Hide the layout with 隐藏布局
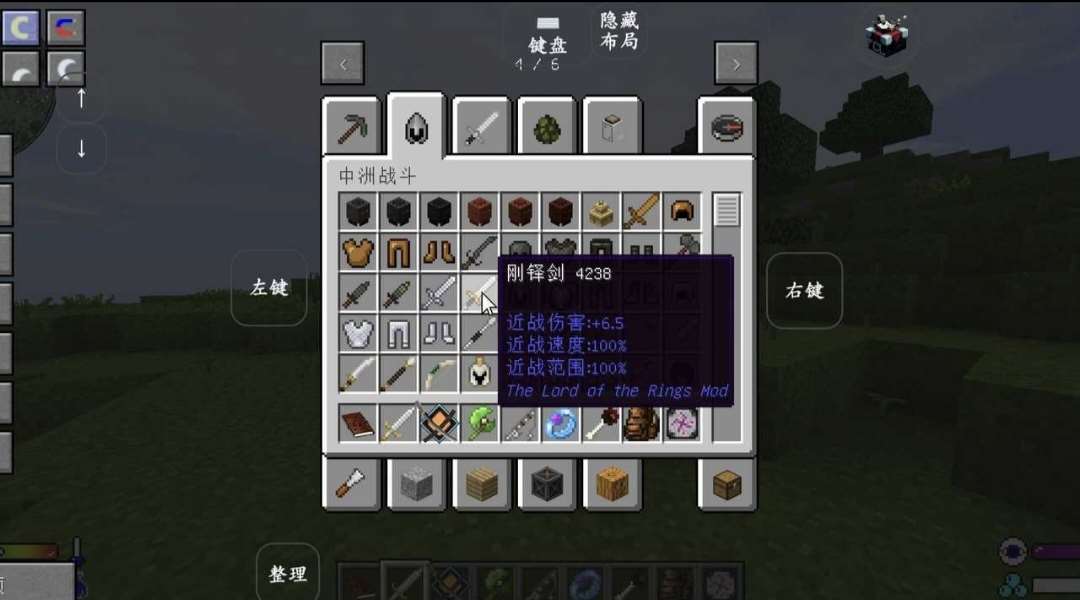 (x=619, y=31)
